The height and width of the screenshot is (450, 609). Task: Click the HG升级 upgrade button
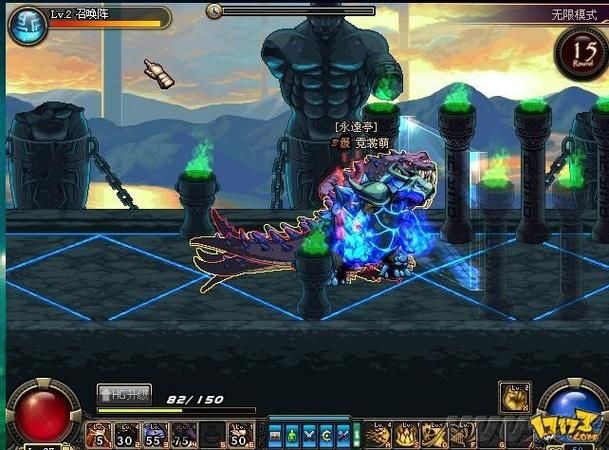coord(124,396)
